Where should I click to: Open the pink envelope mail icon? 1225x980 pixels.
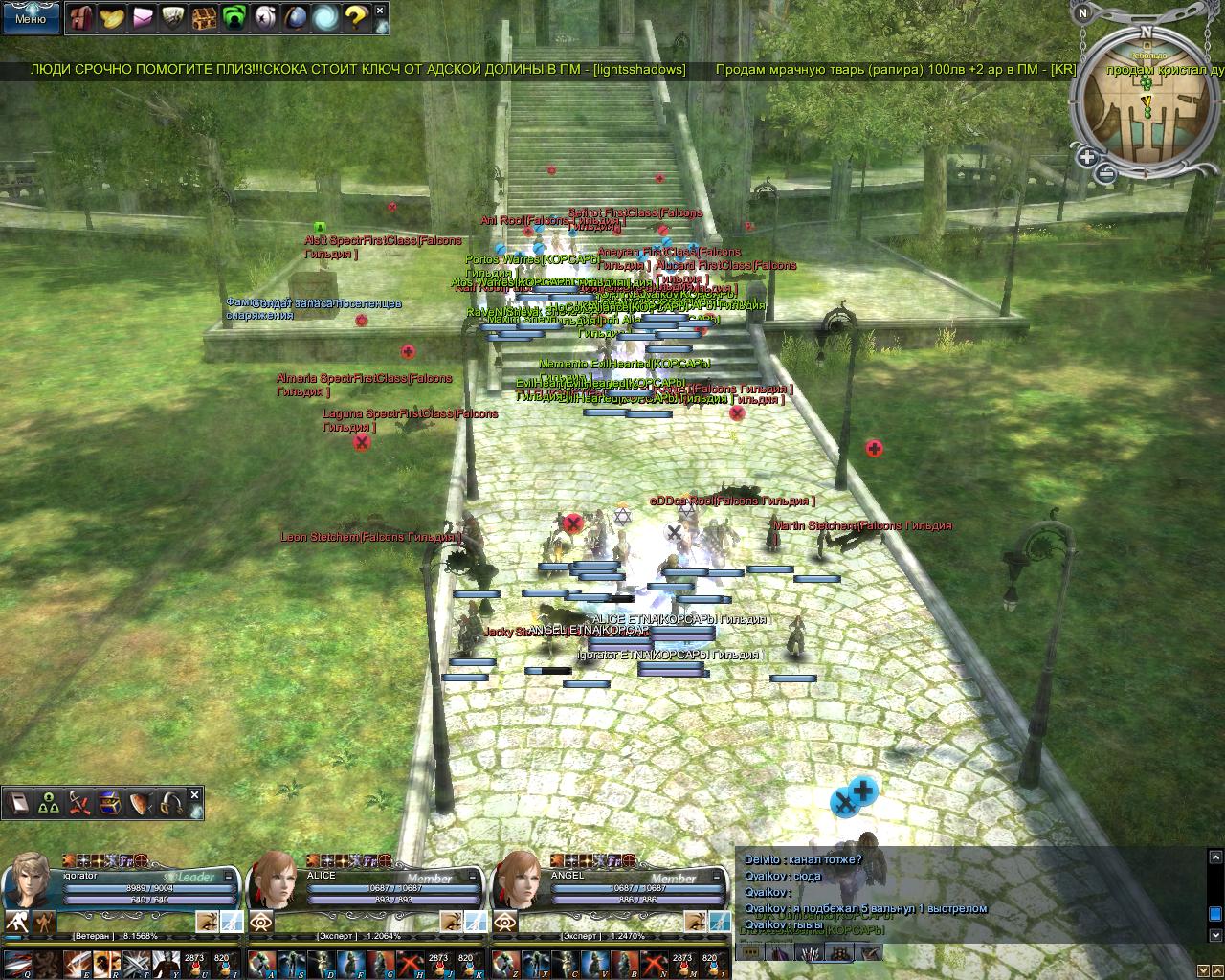143,17
